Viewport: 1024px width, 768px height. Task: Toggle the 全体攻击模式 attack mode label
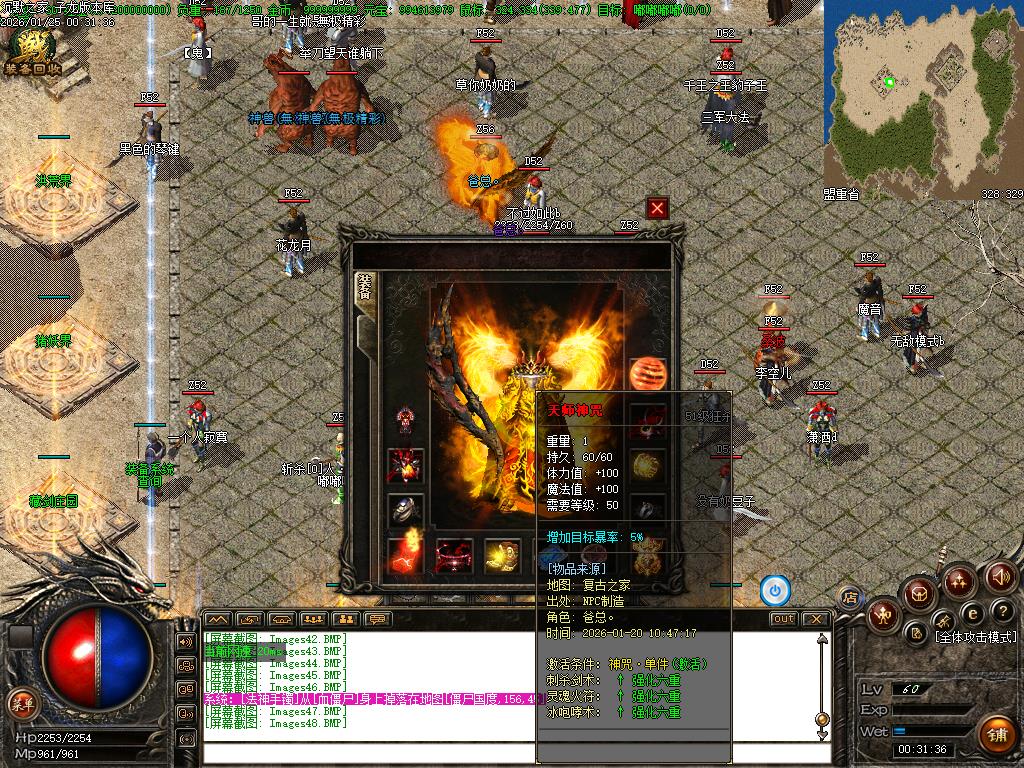(x=974, y=637)
